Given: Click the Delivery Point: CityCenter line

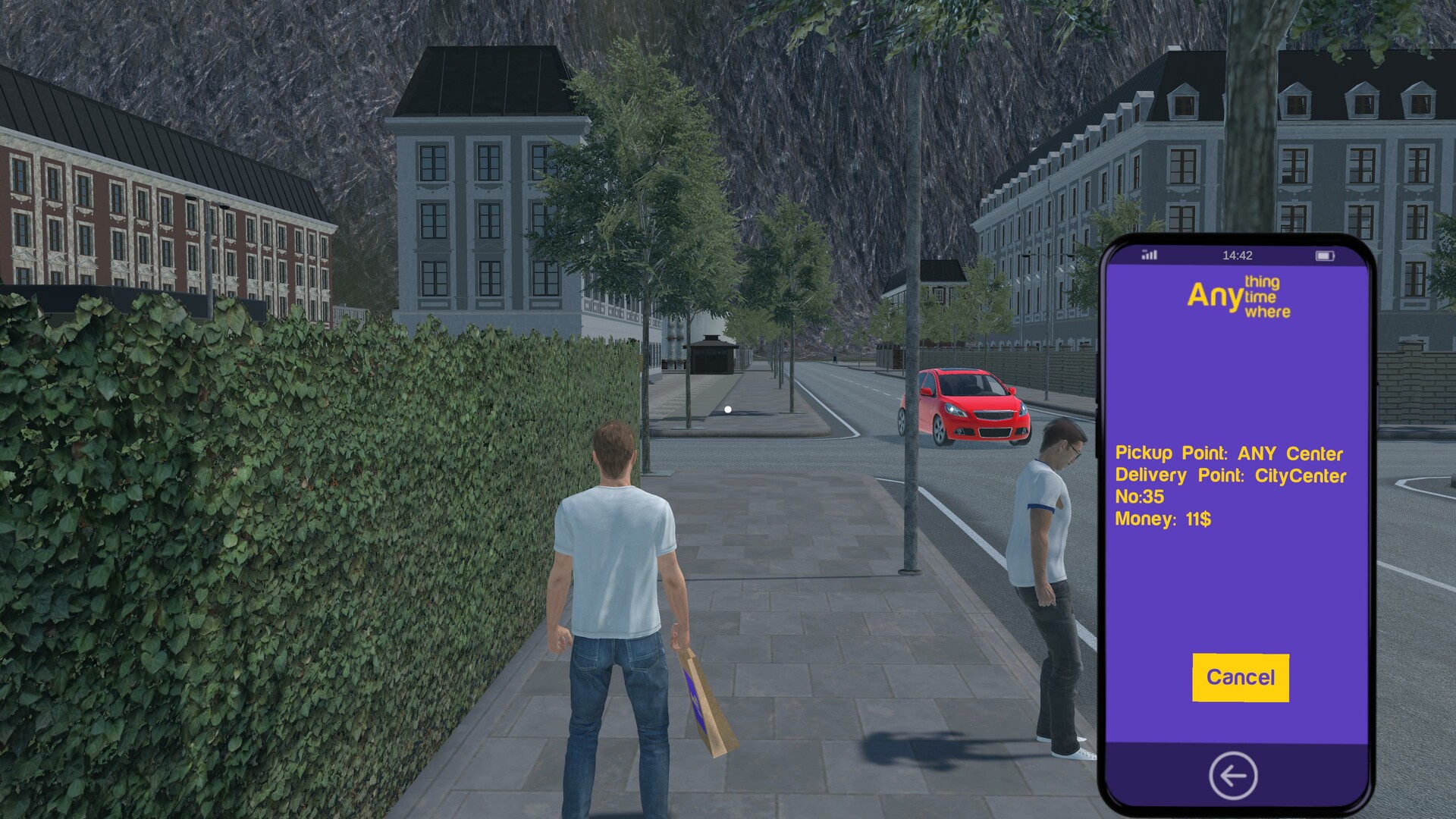Looking at the screenshot, I should coord(1231,475).
